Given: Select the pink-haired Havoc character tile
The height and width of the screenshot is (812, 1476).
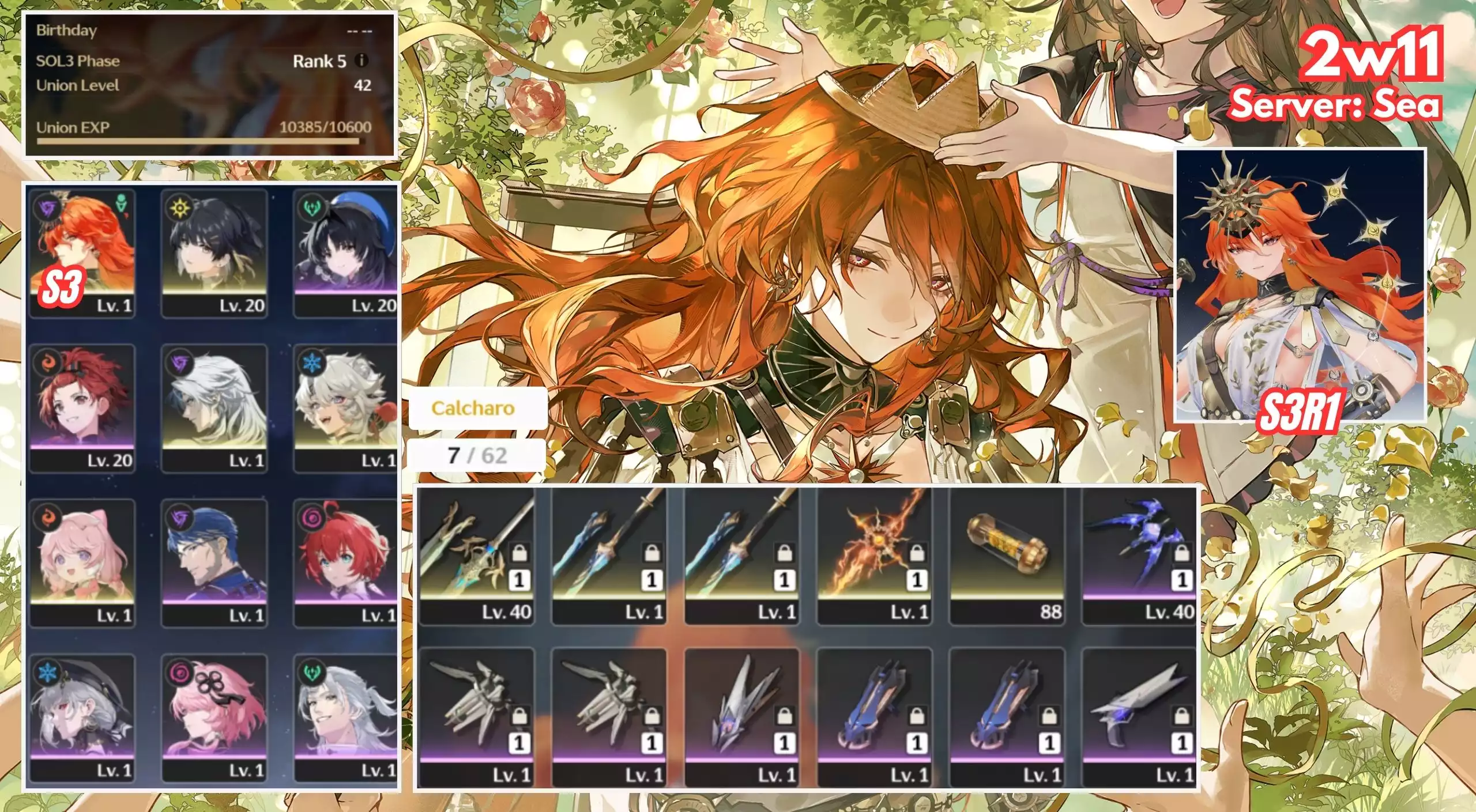Looking at the screenshot, I should [214, 718].
